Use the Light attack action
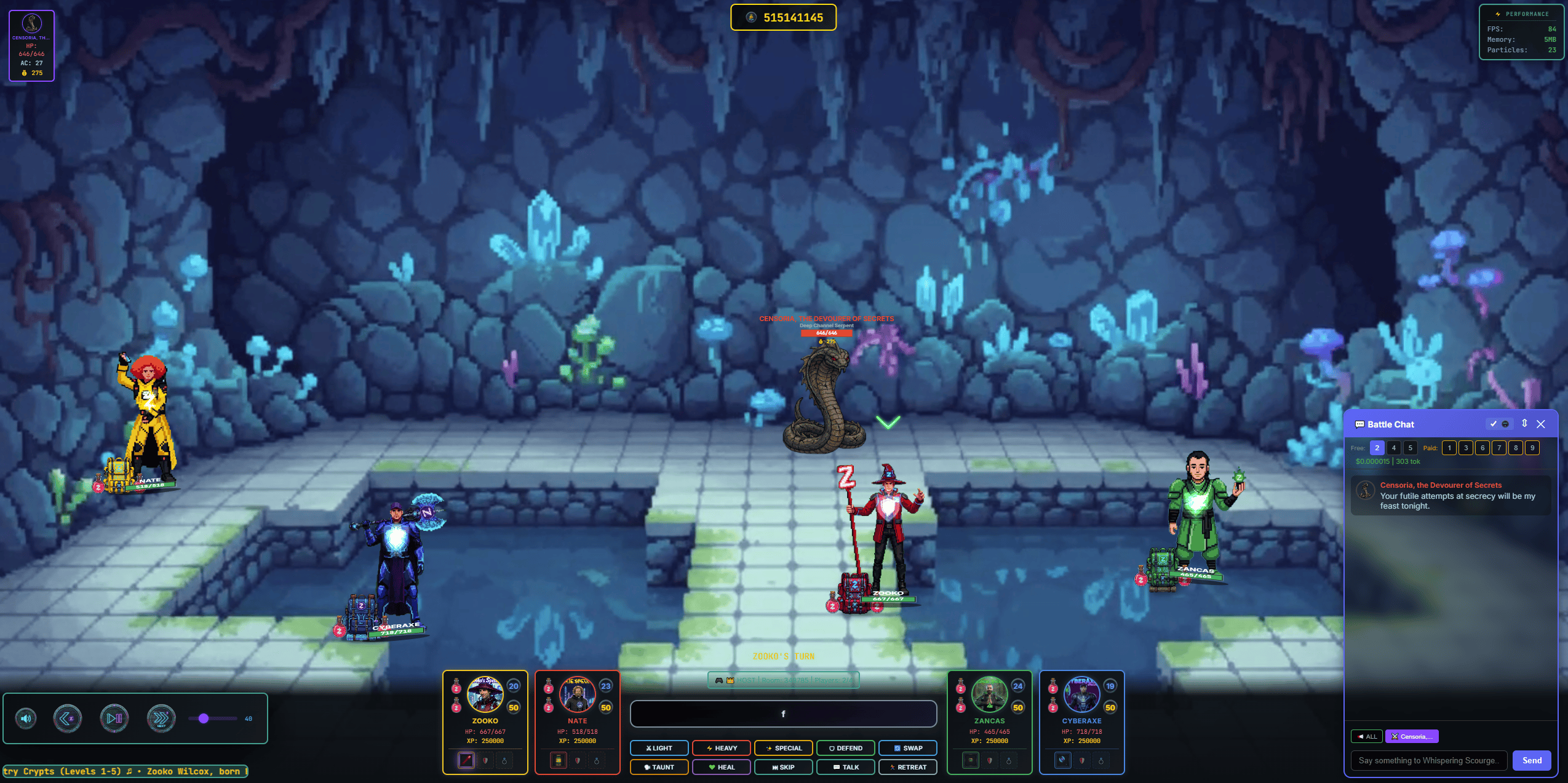This screenshot has height=783, width=1568. point(659,748)
